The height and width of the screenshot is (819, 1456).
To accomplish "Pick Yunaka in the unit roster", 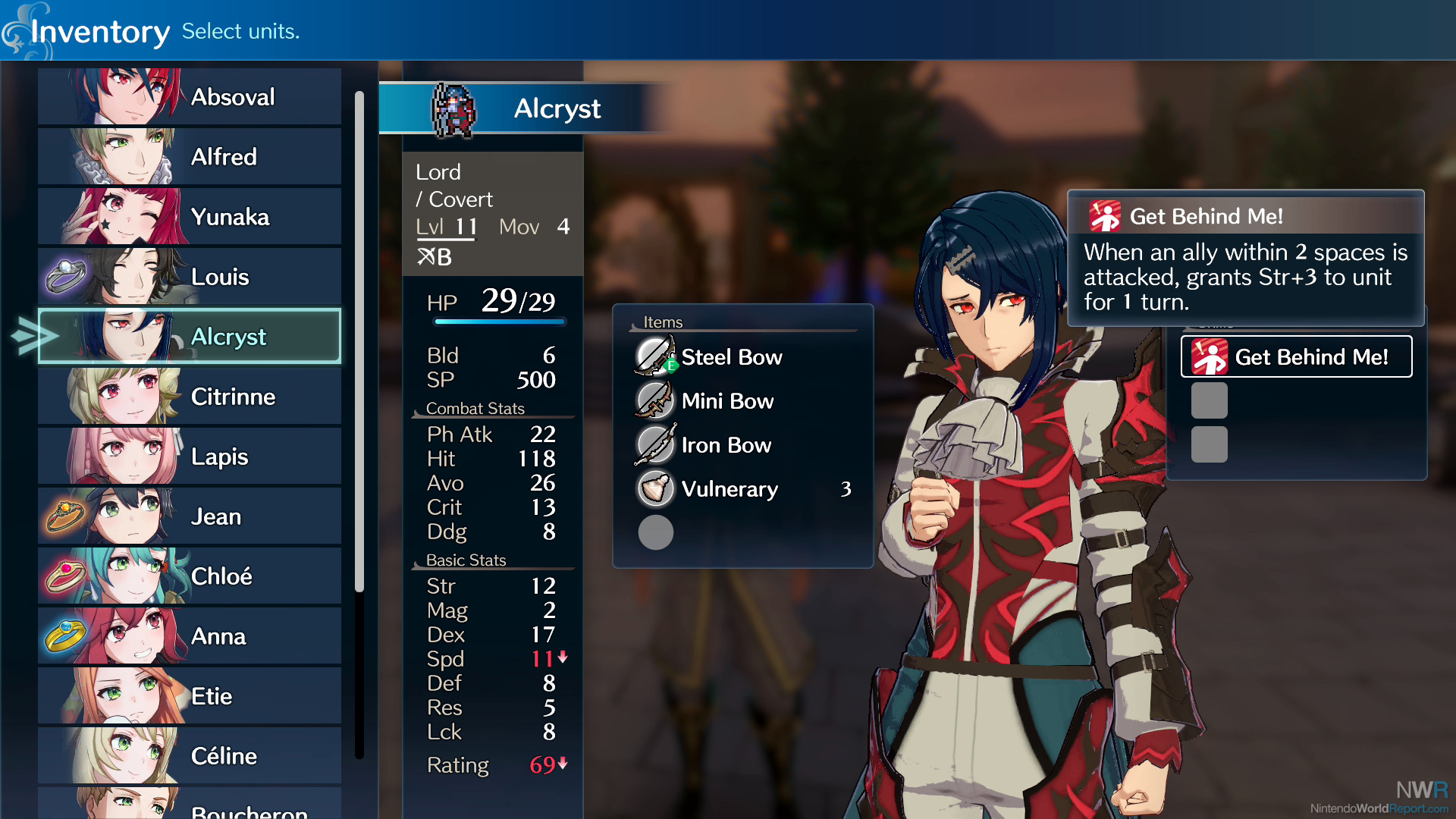I will [x=190, y=217].
